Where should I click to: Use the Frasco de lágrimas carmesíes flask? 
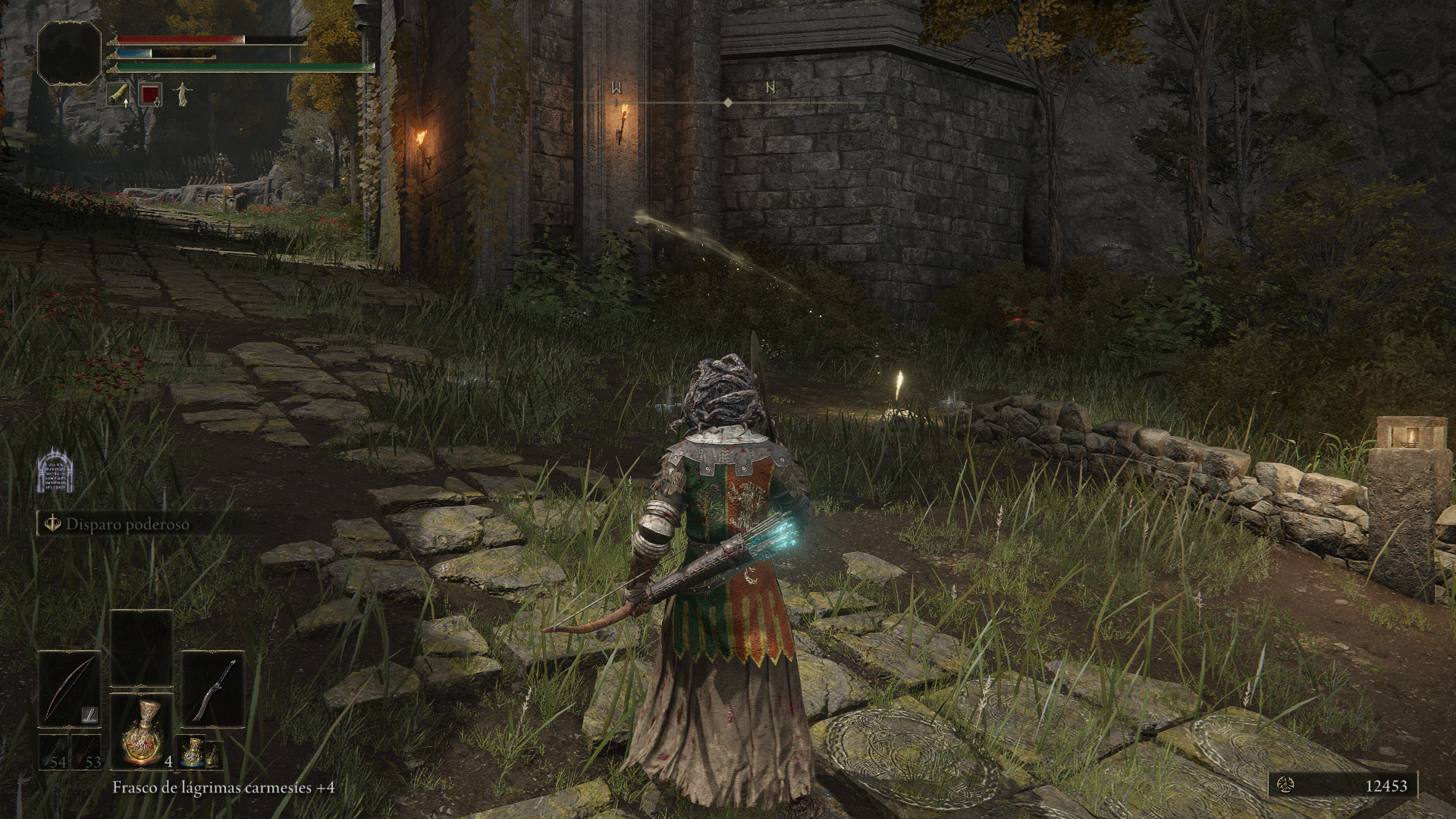tap(141, 730)
